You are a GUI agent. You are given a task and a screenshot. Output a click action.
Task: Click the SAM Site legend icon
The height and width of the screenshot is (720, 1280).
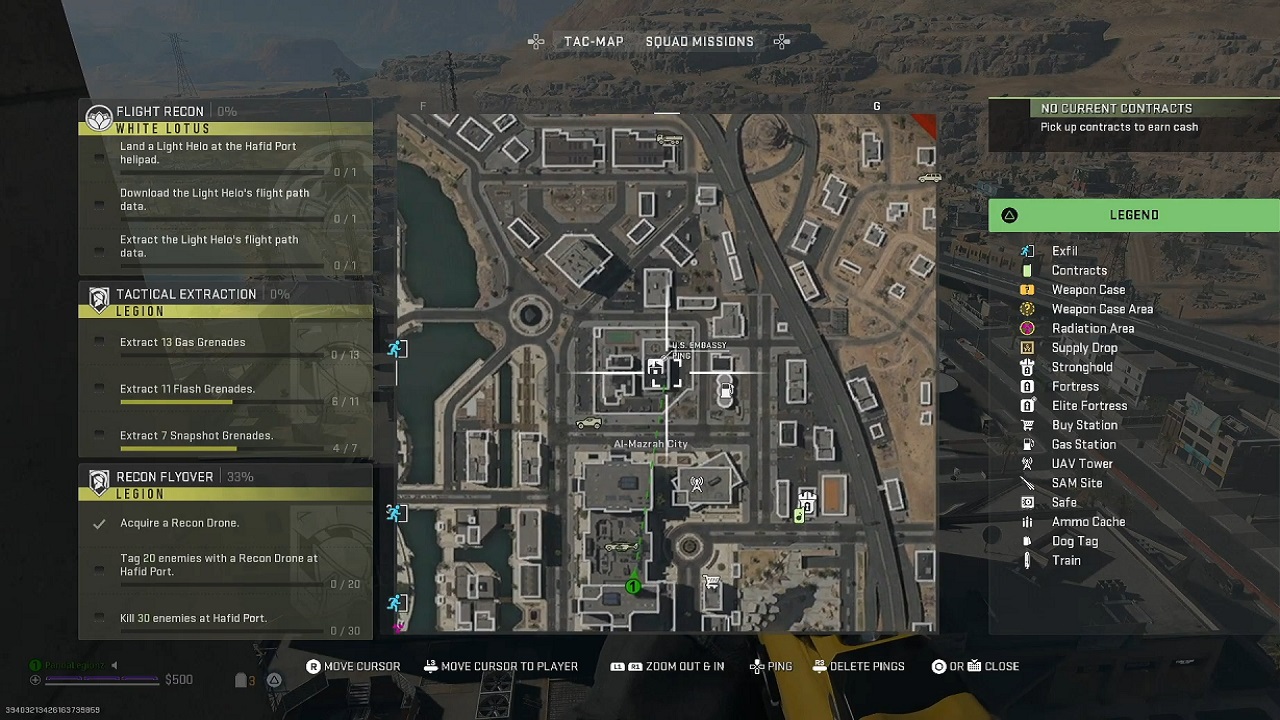click(x=1027, y=483)
